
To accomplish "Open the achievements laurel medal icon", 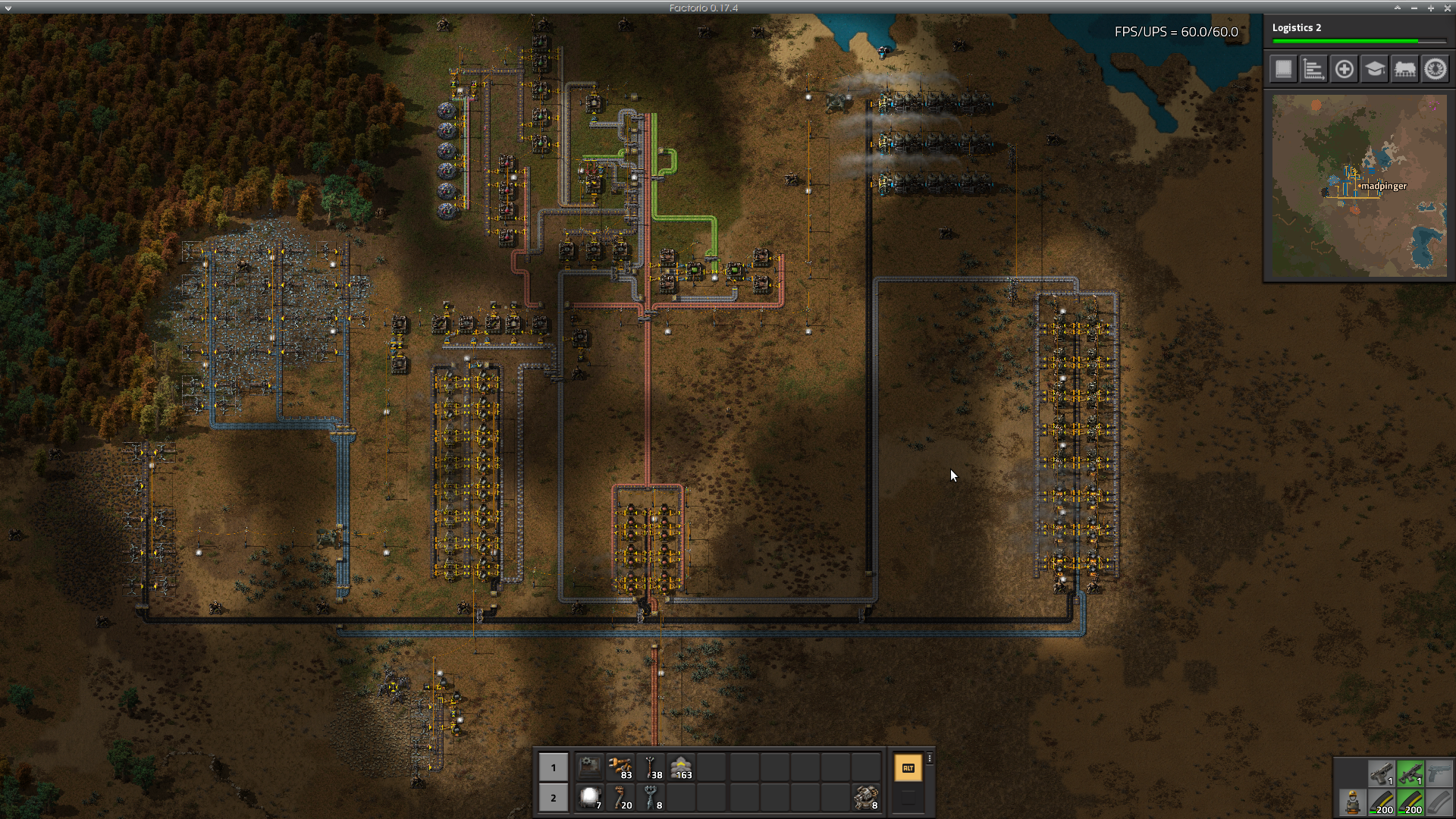I will click(x=1435, y=70).
